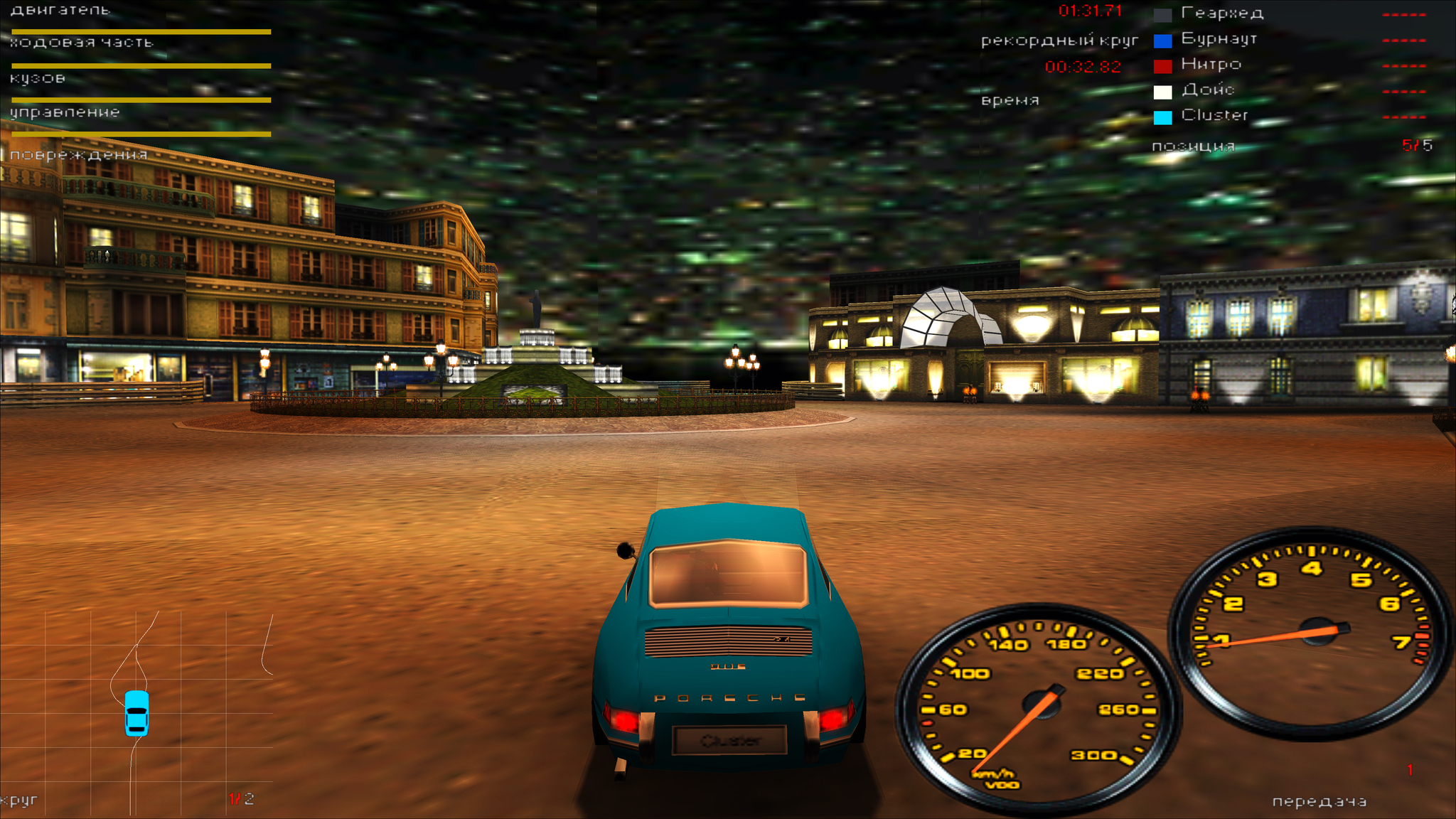Choose racer Бурнаут in the standings list

[x=1219, y=38]
